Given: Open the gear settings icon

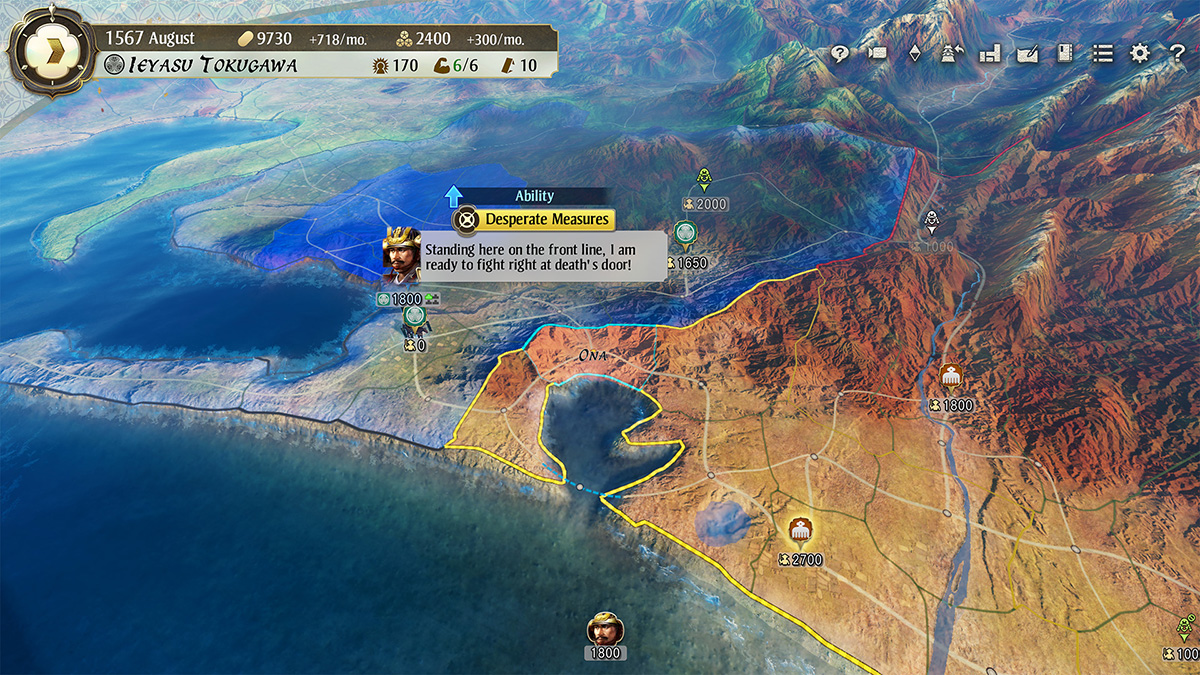Looking at the screenshot, I should [1140, 54].
